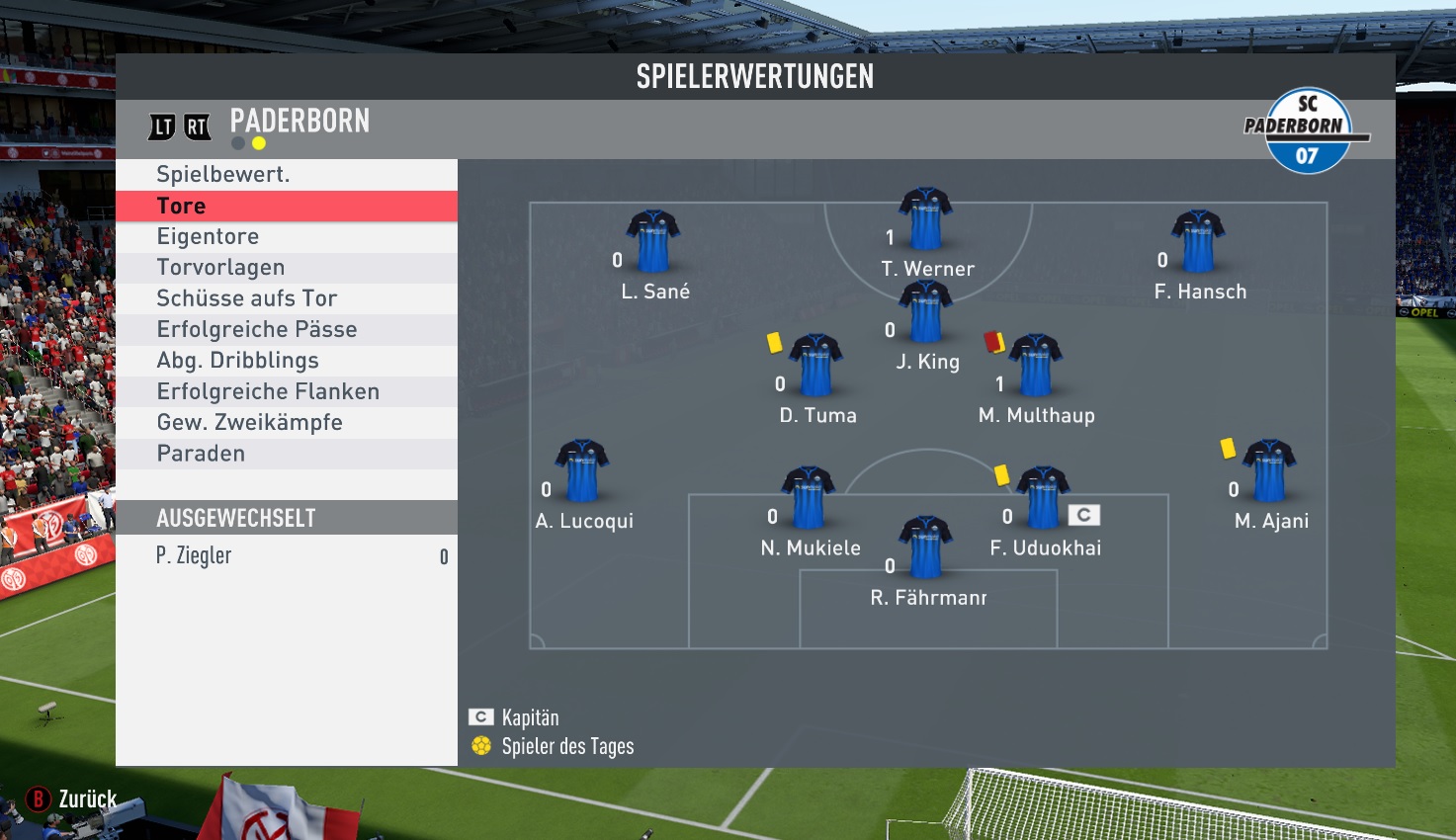The width and height of the screenshot is (1456, 840).
Task: Click the Zurück back label
Action: (x=87, y=798)
